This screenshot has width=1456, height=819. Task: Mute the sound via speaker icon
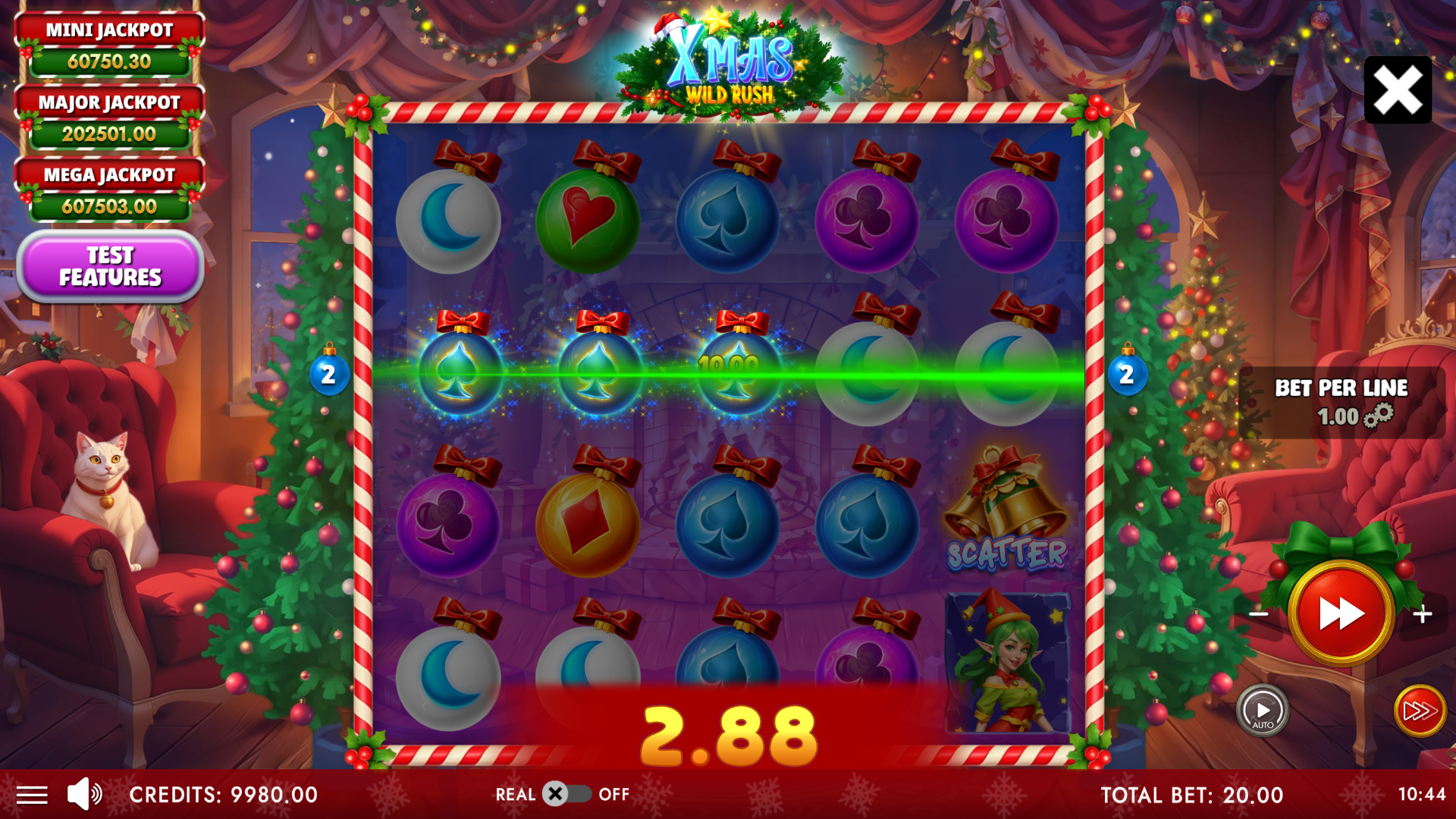click(x=84, y=794)
